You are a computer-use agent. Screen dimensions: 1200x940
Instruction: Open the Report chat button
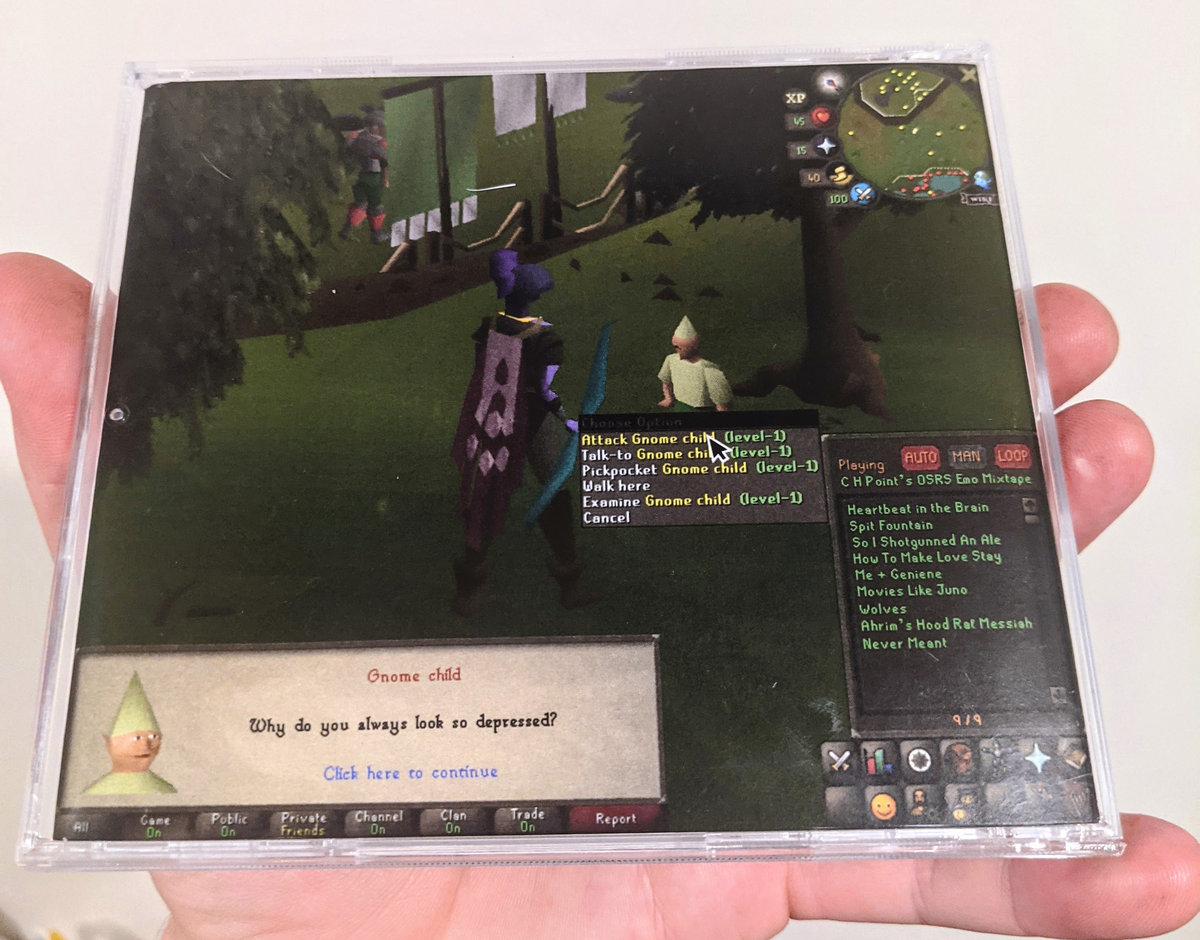click(x=615, y=818)
